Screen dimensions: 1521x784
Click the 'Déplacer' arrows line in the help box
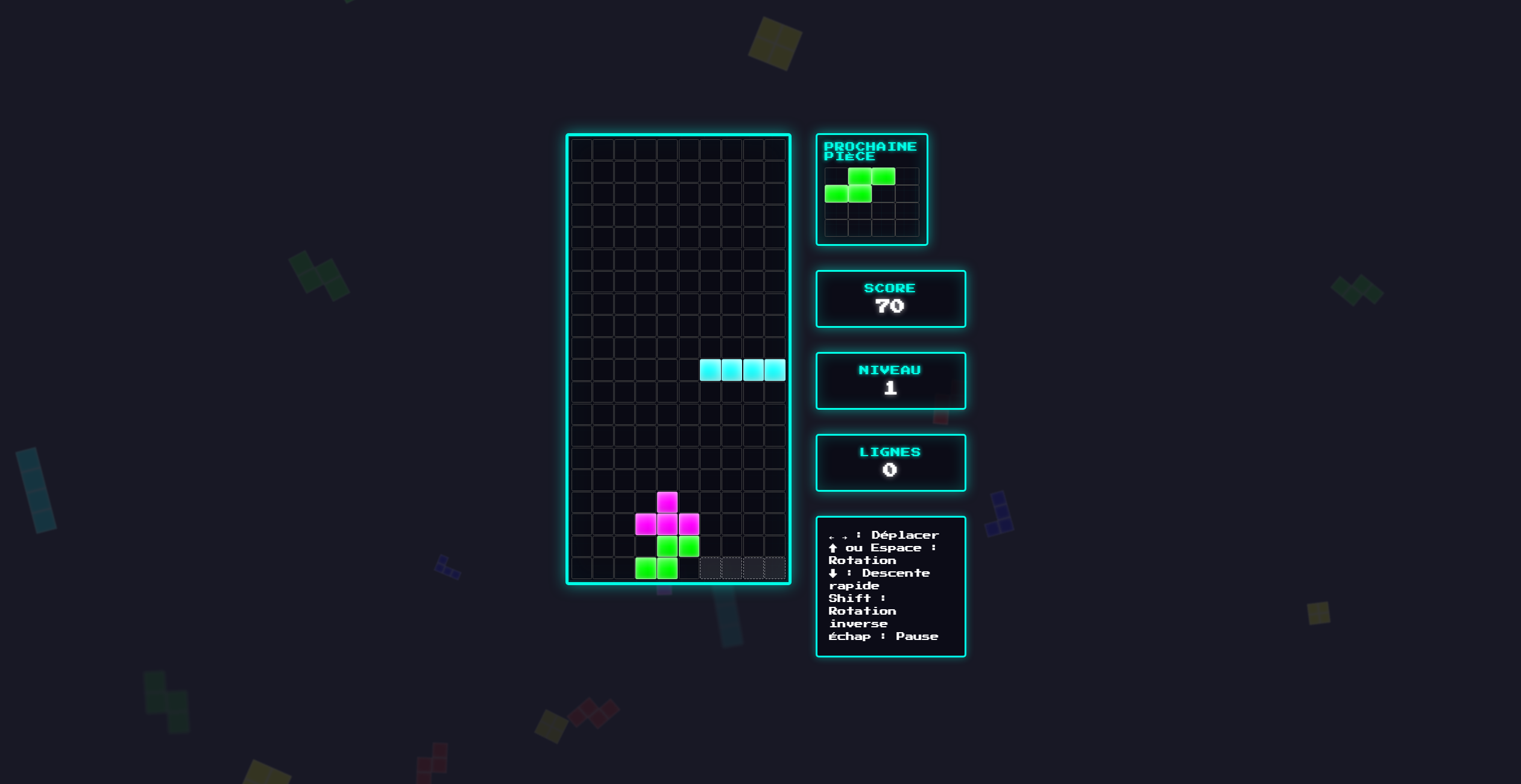click(883, 535)
